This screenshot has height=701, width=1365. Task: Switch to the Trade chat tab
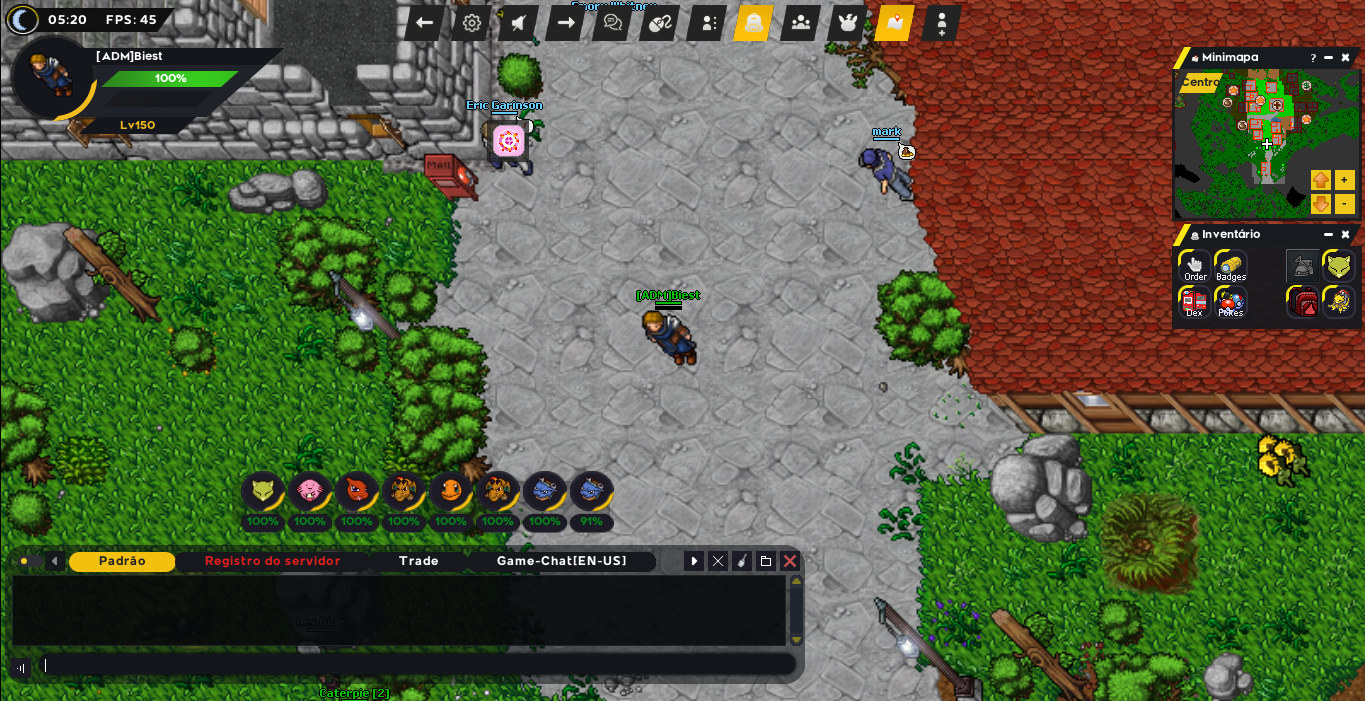click(418, 561)
